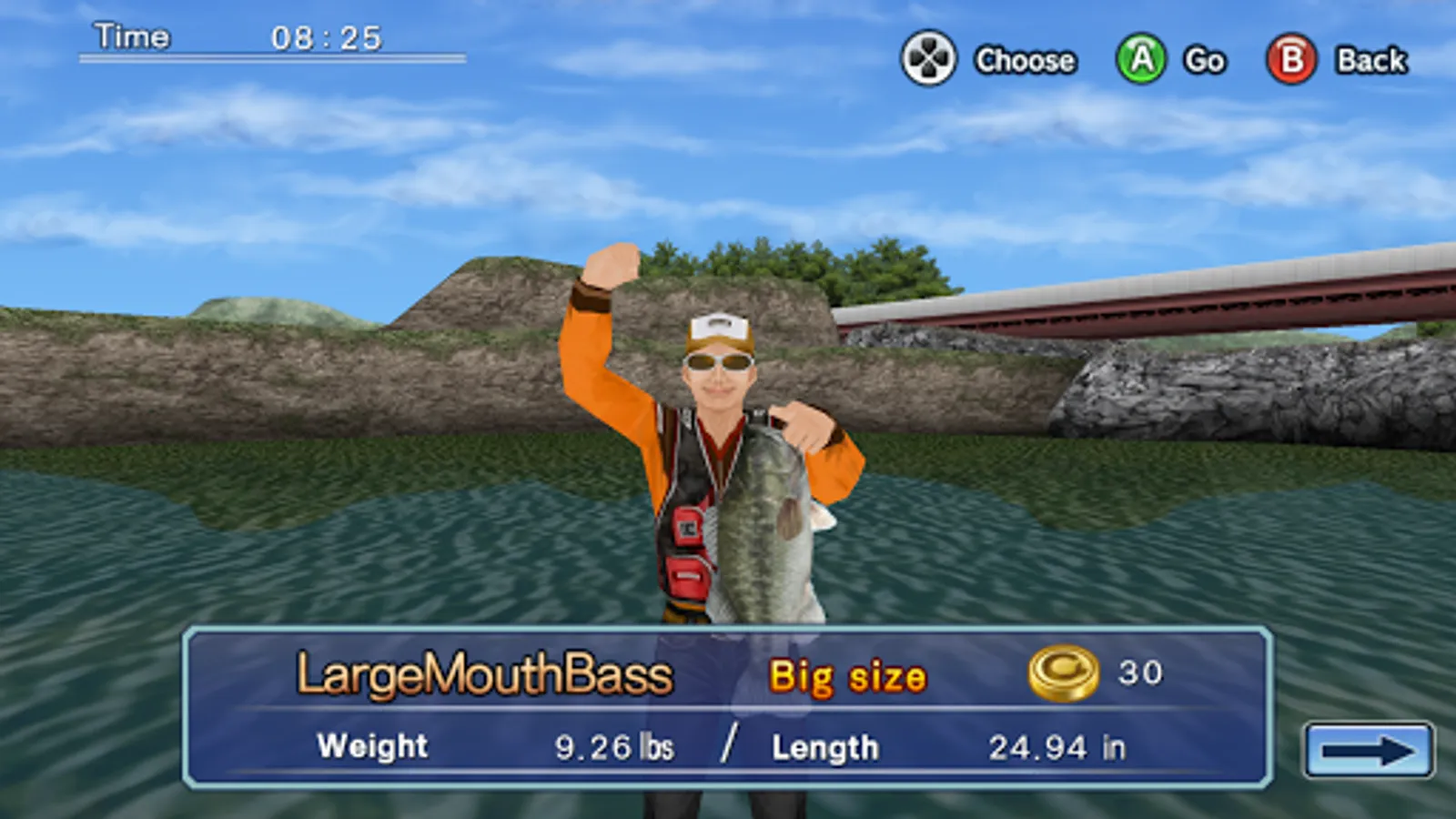Image resolution: width=1456 pixels, height=819 pixels.
Task: Click the weight value 9.26 lbs
Action: point(614,745)
